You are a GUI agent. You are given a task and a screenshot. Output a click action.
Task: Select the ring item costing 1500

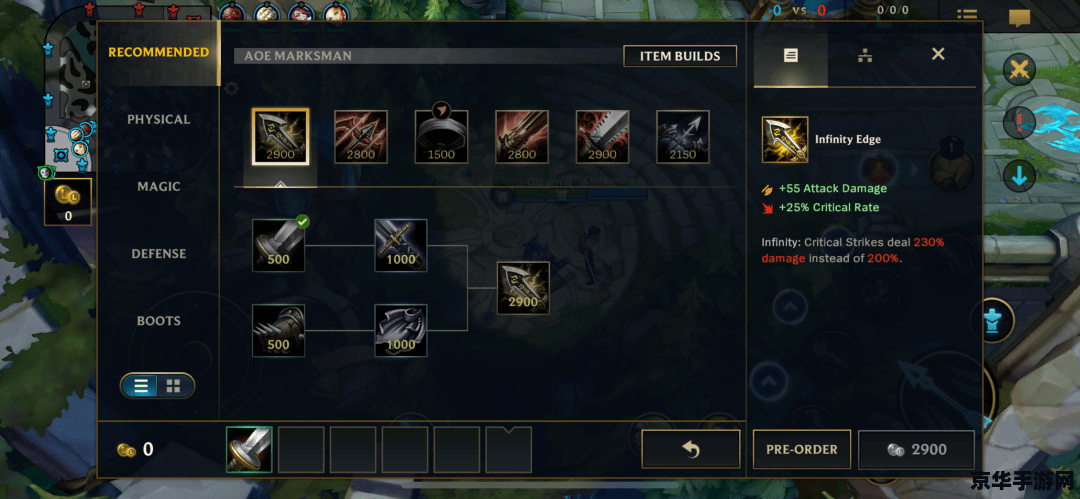[441, 137]
